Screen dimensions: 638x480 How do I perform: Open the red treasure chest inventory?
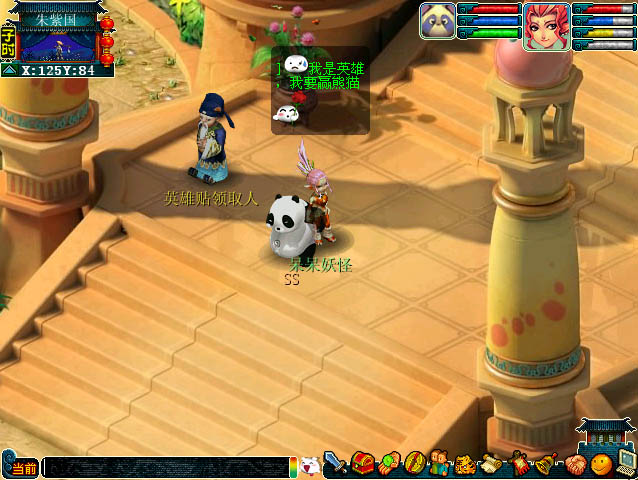click(362, 464)
